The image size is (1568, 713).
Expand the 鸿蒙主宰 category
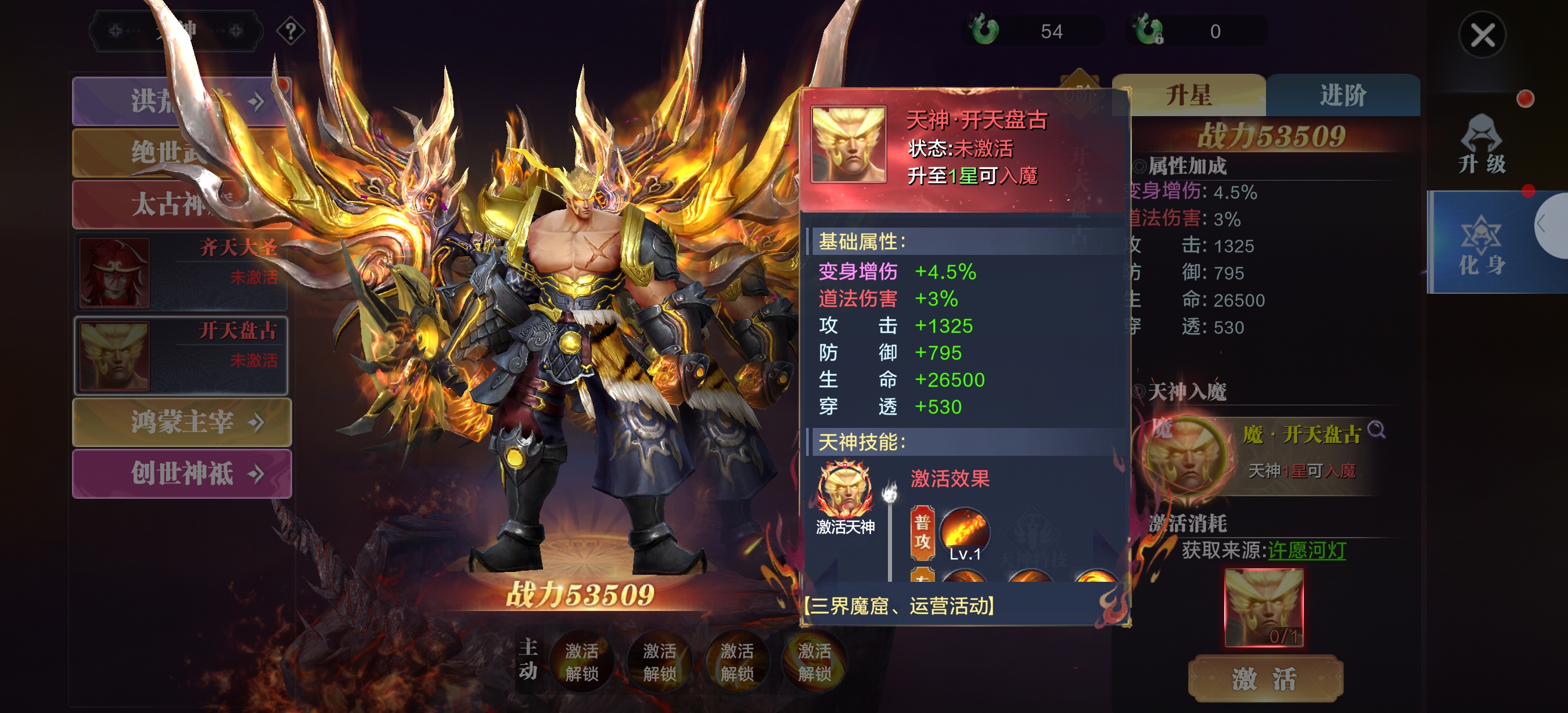[x=182, y=422]
